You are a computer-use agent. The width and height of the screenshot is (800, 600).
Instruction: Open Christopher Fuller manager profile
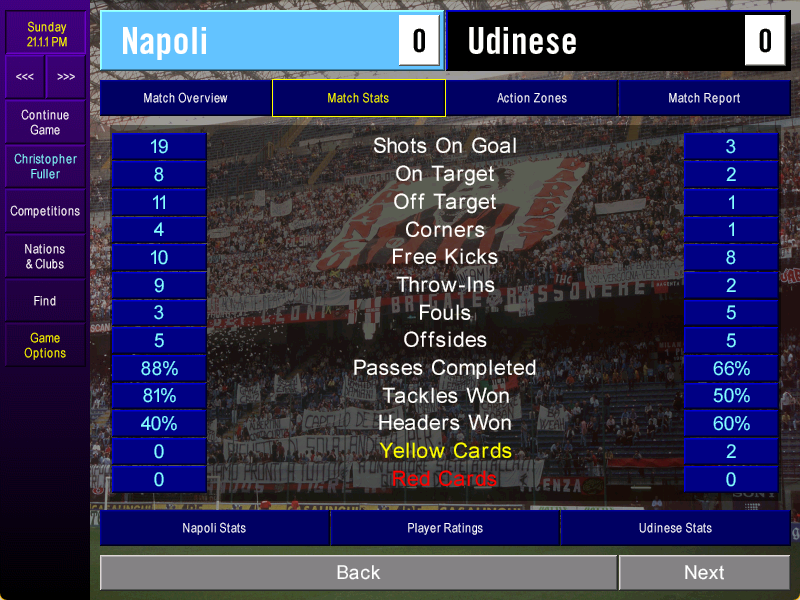[45, 166]
